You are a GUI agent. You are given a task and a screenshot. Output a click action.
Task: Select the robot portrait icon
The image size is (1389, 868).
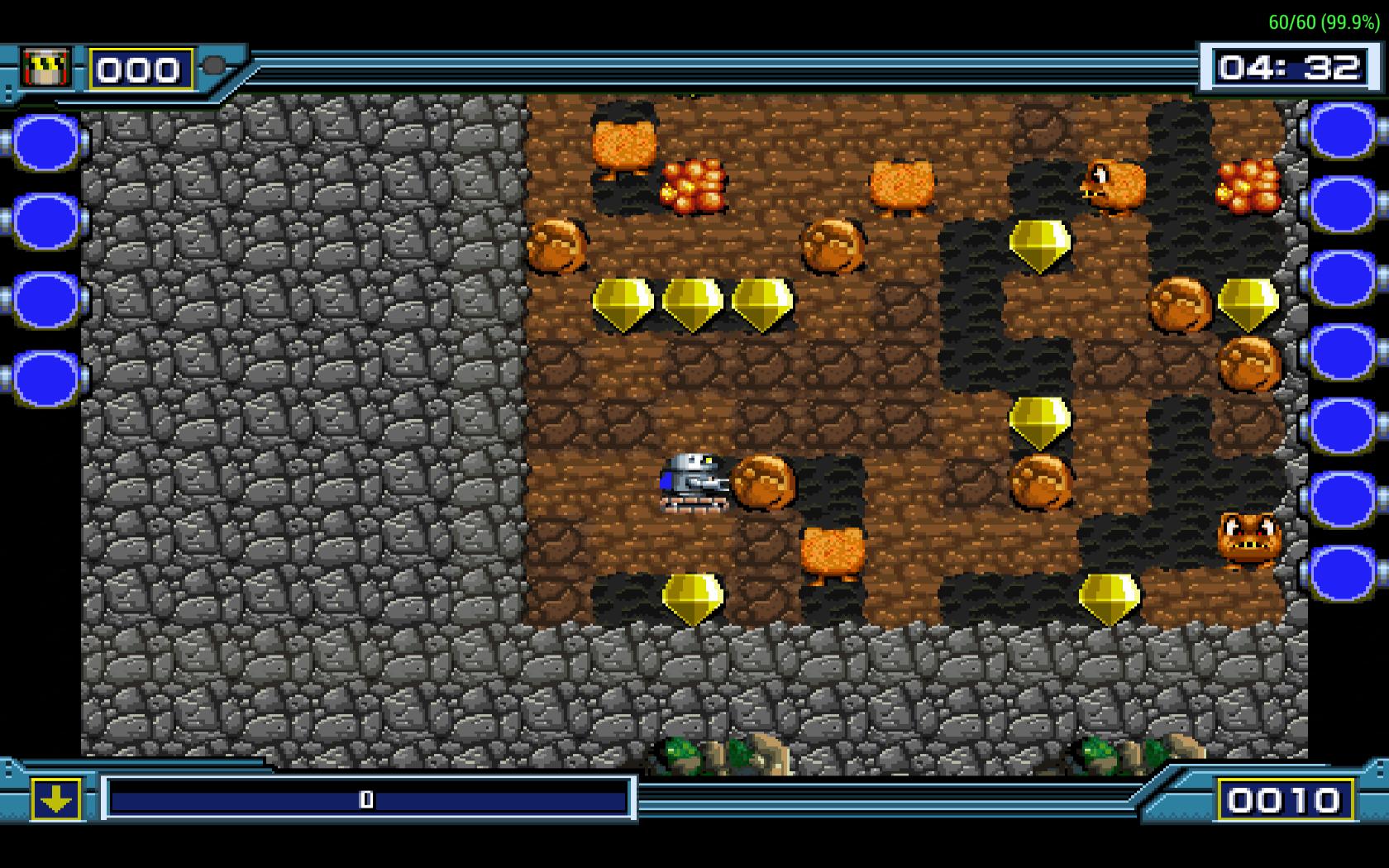[46, 67]
